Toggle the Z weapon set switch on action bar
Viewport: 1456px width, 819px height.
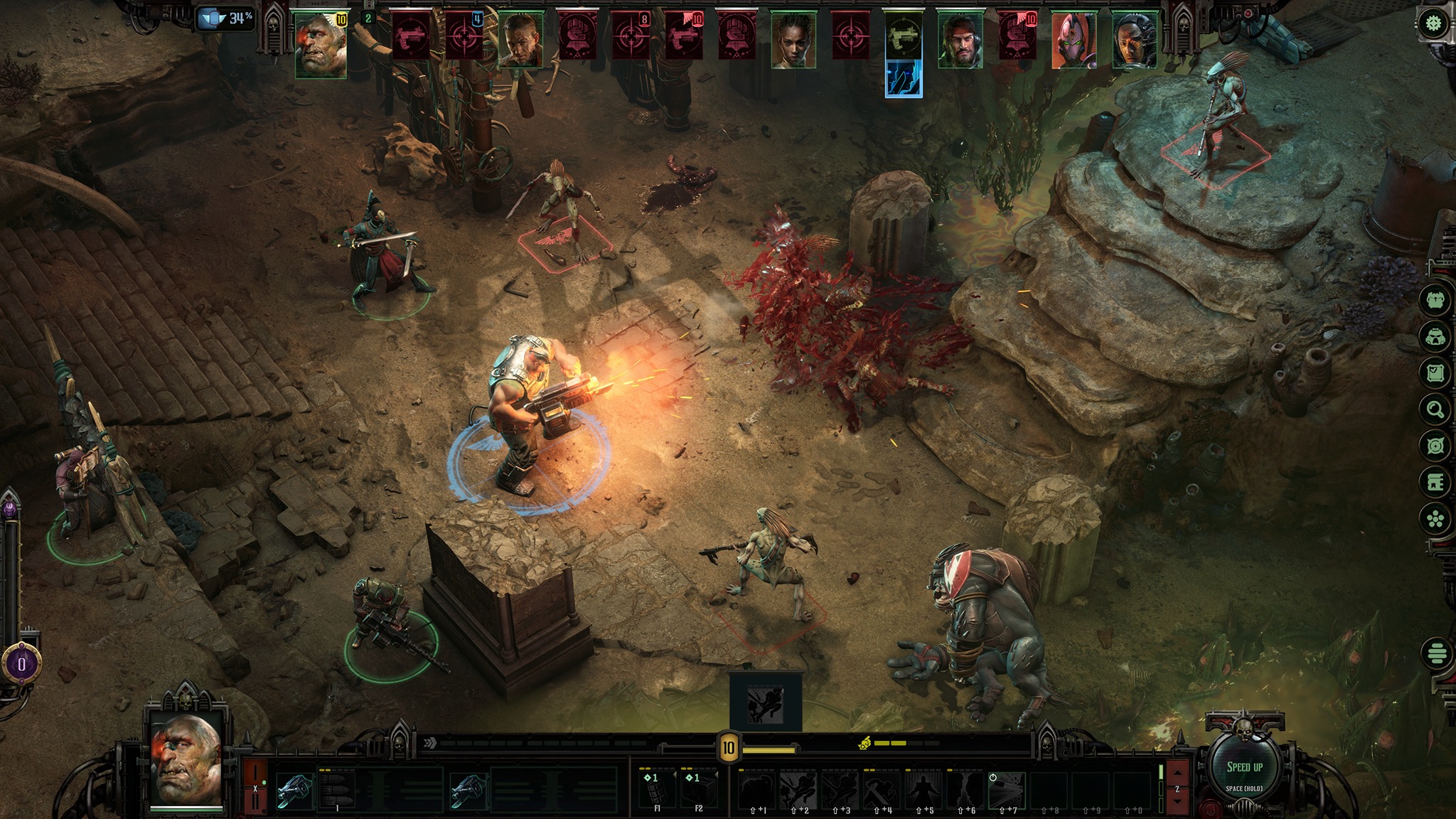coord(1177,790)
